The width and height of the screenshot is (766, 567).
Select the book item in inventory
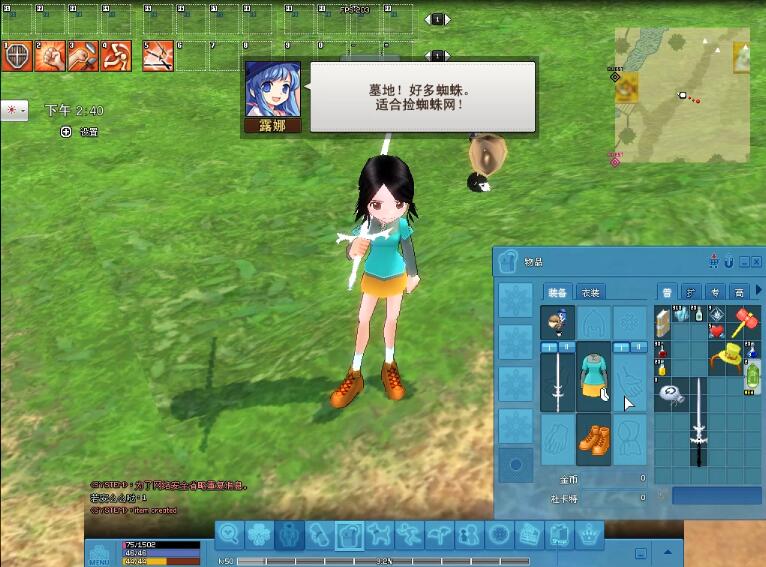[x=664, y=323]
